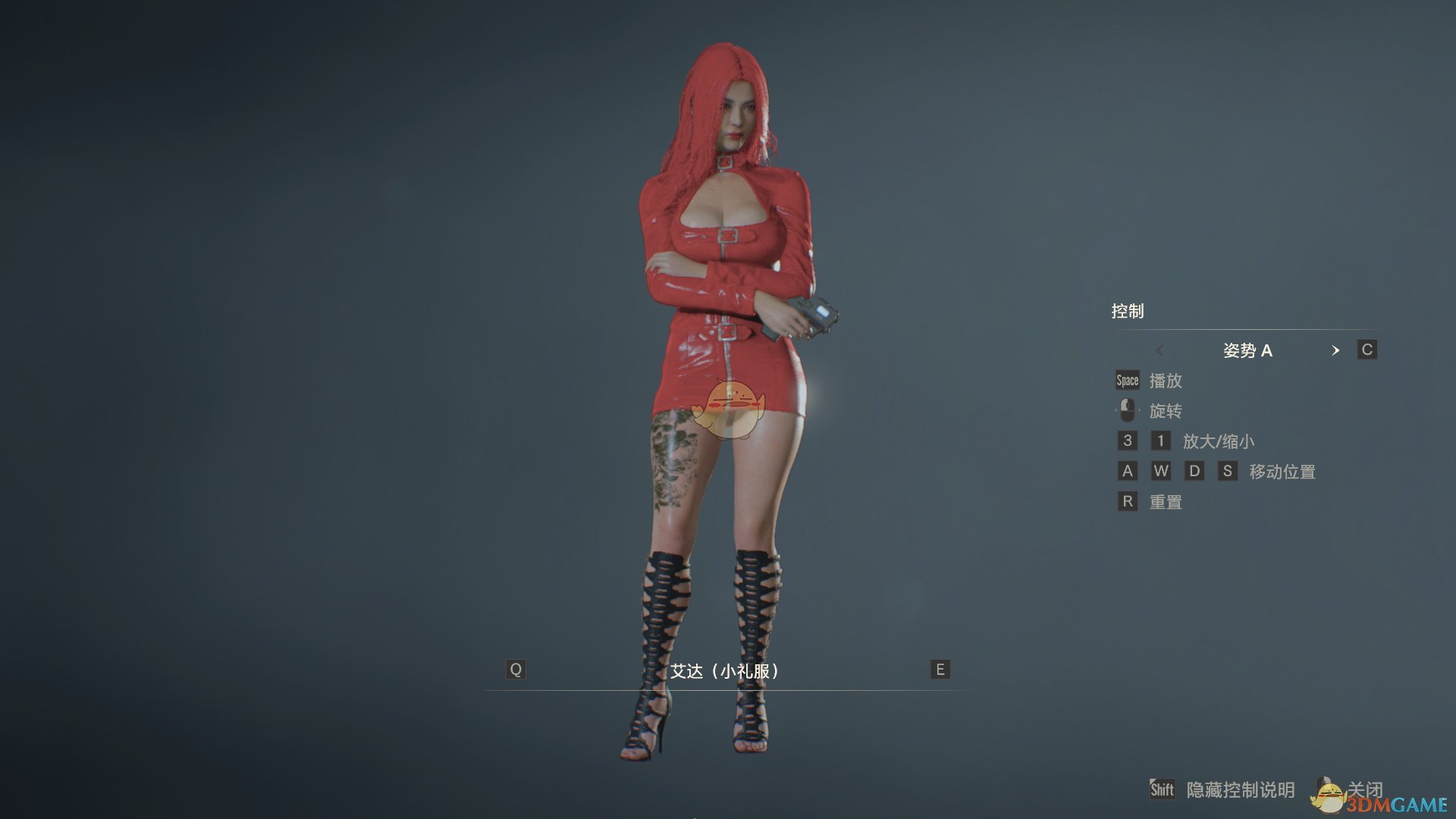1456x819 pixels.
Task: Click the A key icon in move controls
Action: click(1127, 471)
